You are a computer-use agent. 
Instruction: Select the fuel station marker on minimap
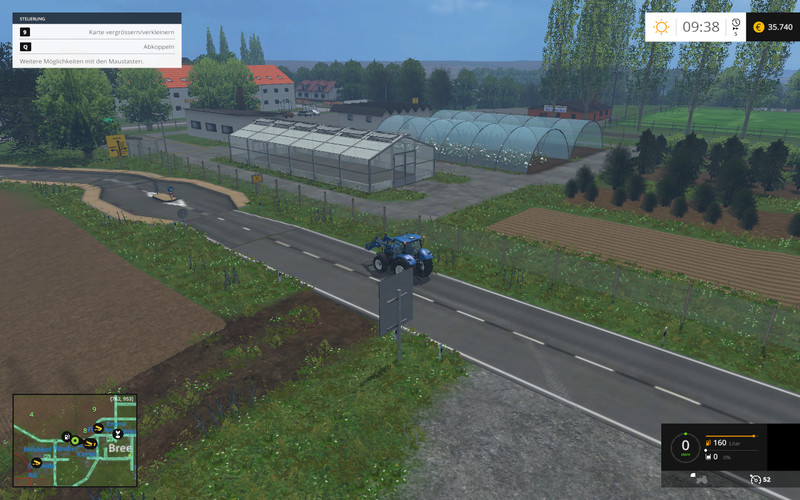click(x=65, y=436)
